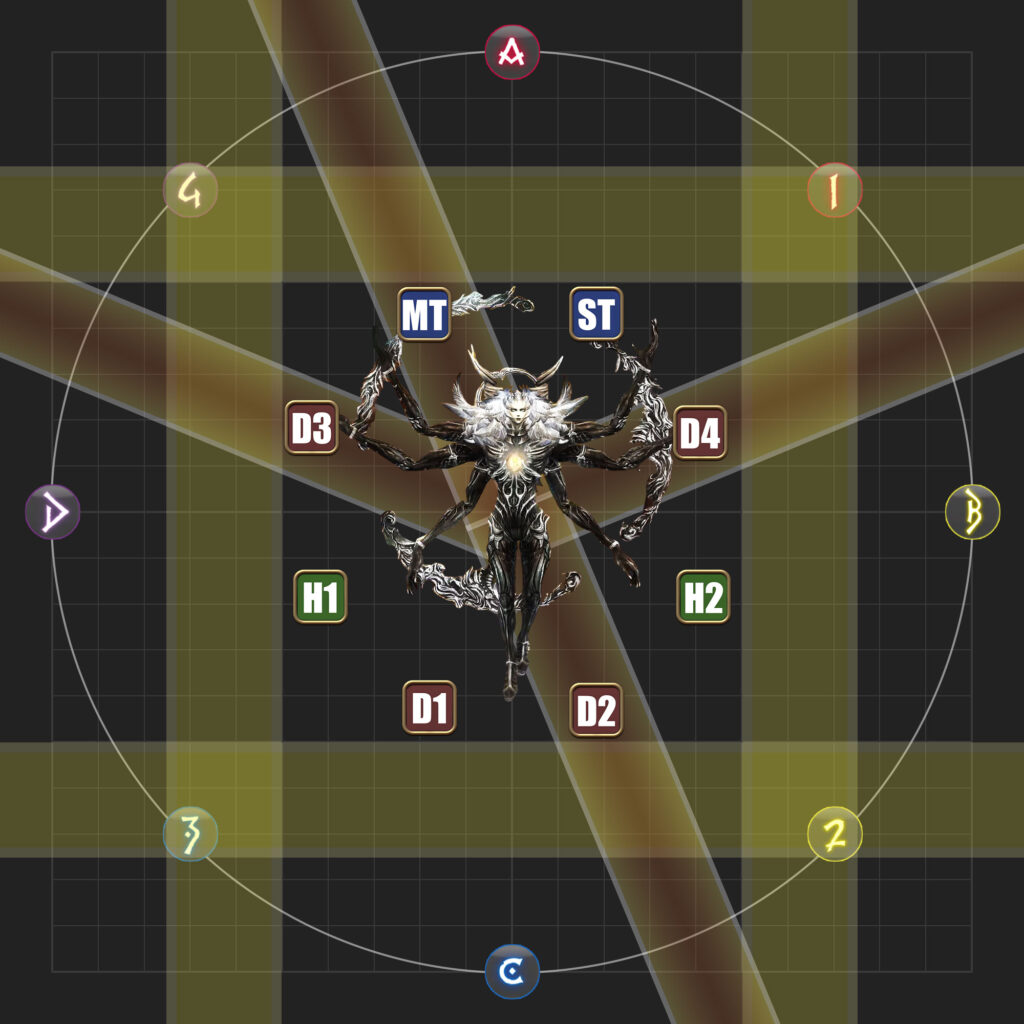The width and height of the screenshot is (1024, 1024).
Task: Pick the D3 DPS marker
Action: pos(311,428)
